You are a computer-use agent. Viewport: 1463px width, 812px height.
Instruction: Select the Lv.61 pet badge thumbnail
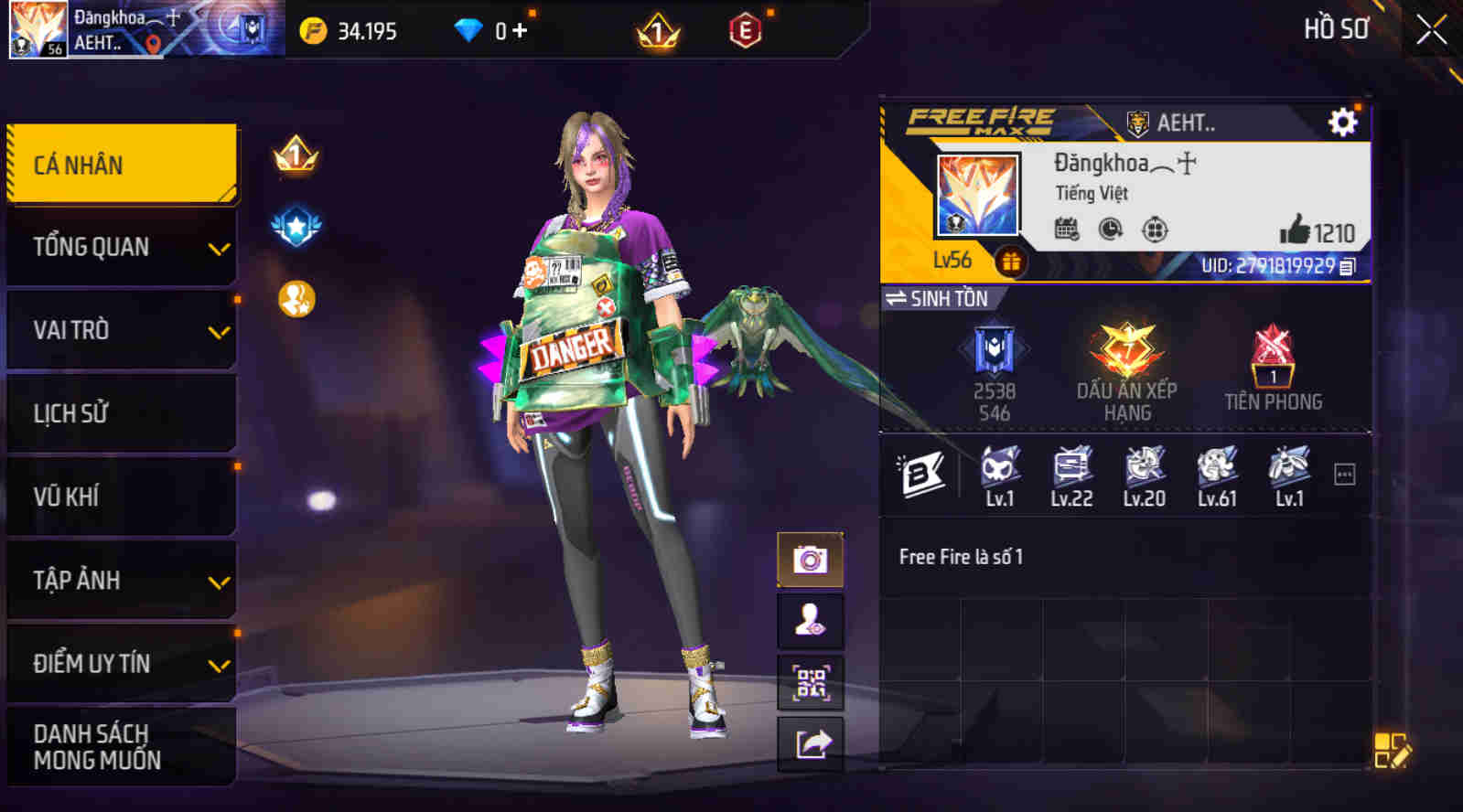click(1216, 468)
